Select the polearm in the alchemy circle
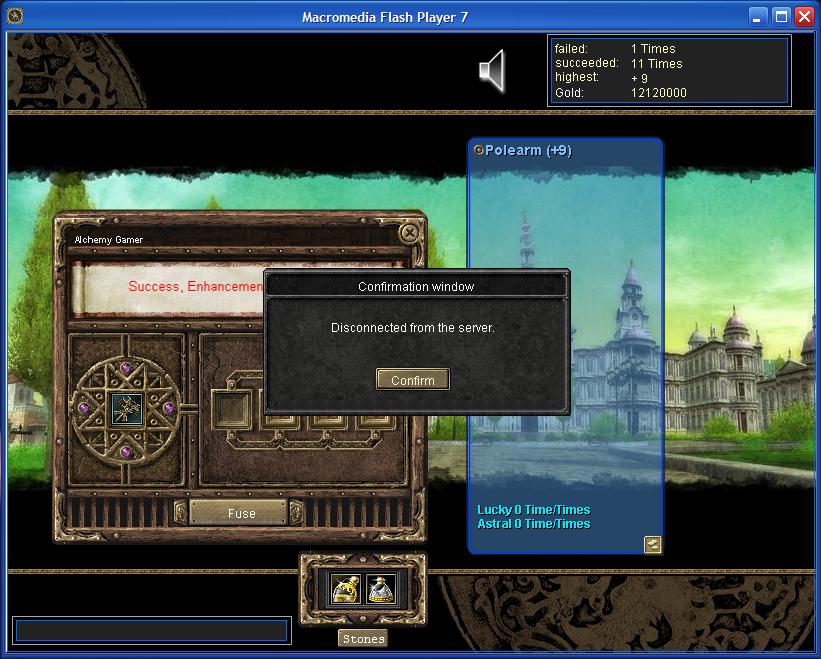The width and height of the screenshot is (821, 659). pos(126,407)
